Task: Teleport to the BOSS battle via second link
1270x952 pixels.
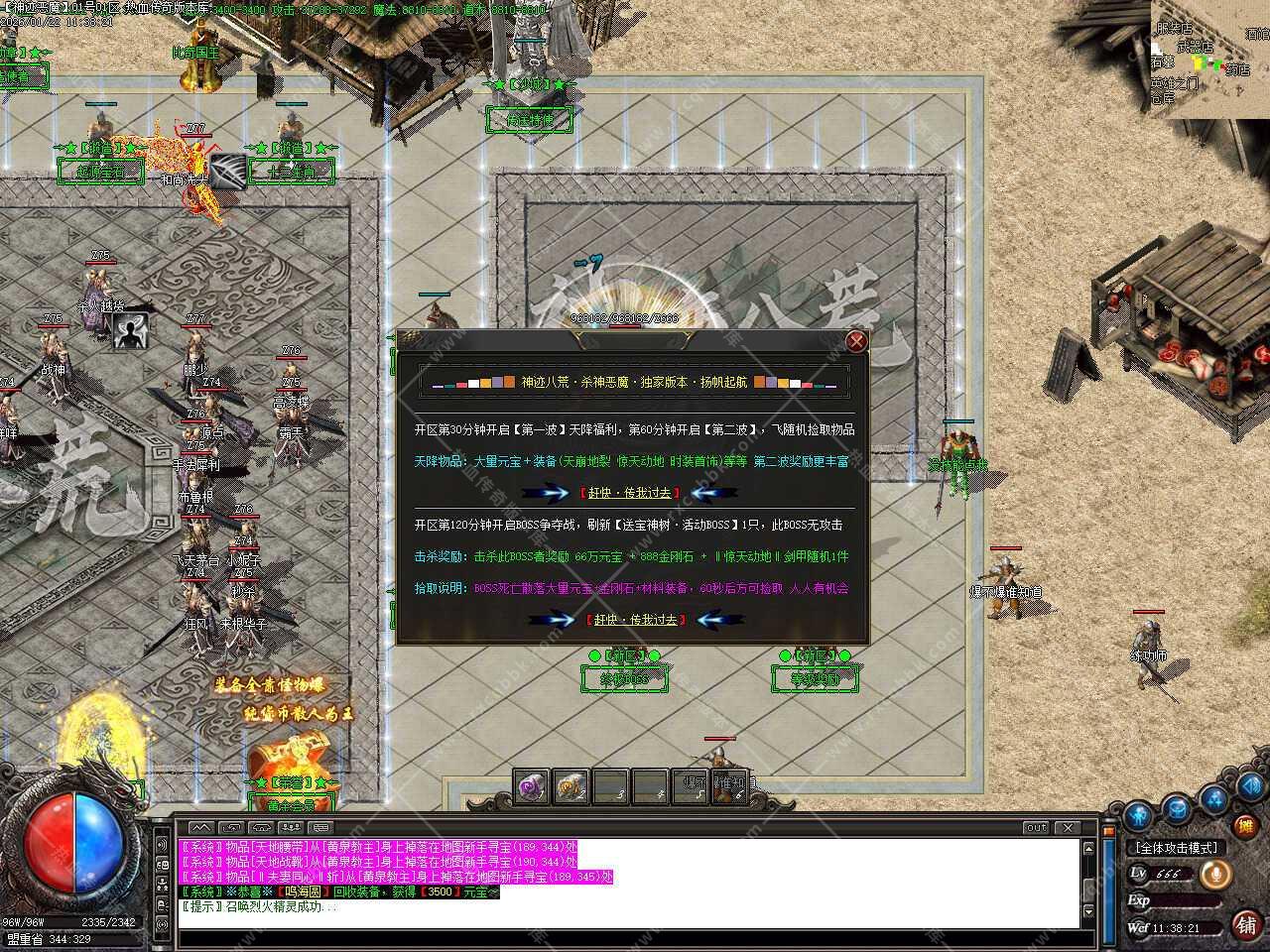Action: (636, 619)
